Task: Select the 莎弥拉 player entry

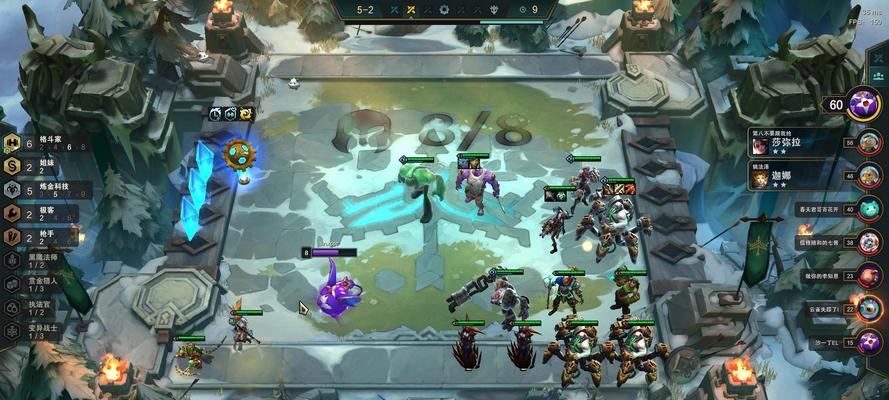Action: tap(791, 143)
